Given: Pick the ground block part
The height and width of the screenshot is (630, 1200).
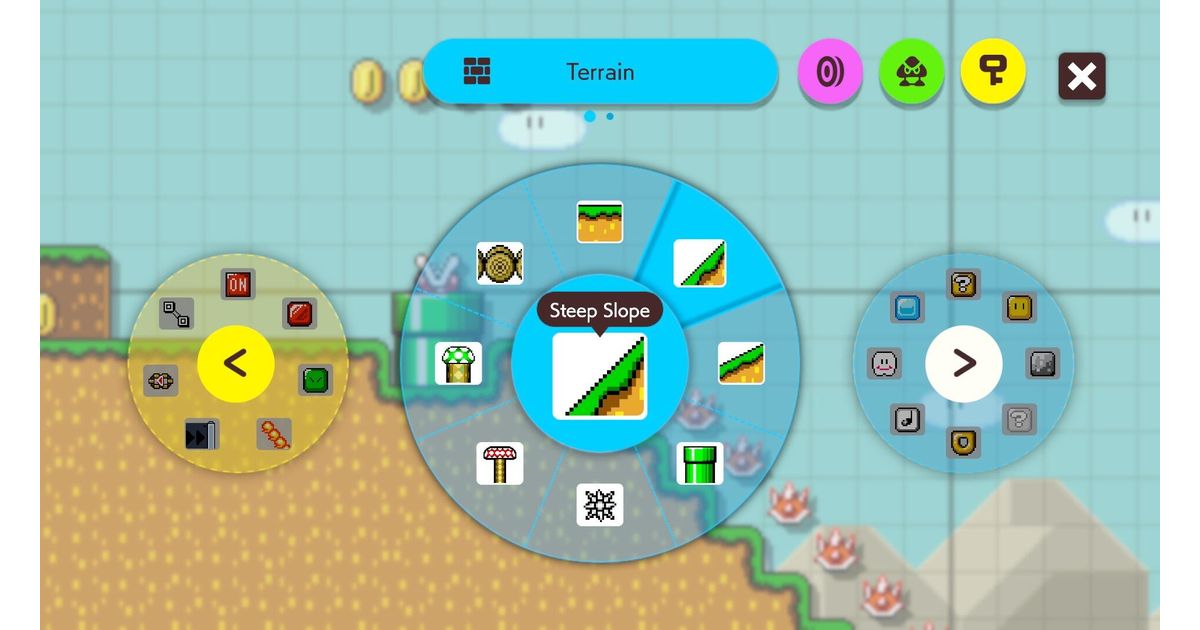Looking at the screenshot, I should pos(600,222).
